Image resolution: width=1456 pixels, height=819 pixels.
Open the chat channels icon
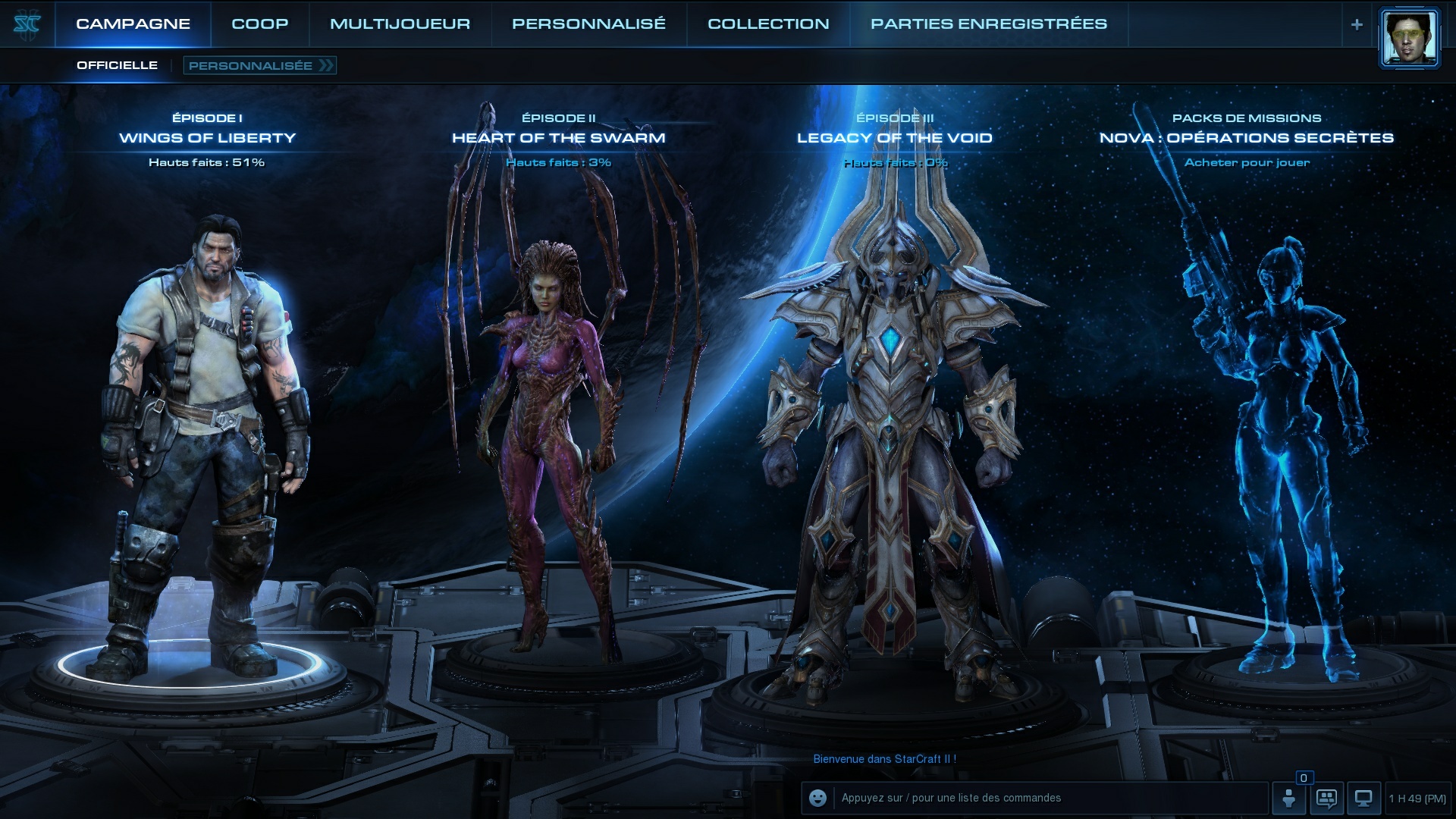coord(1326,798)
